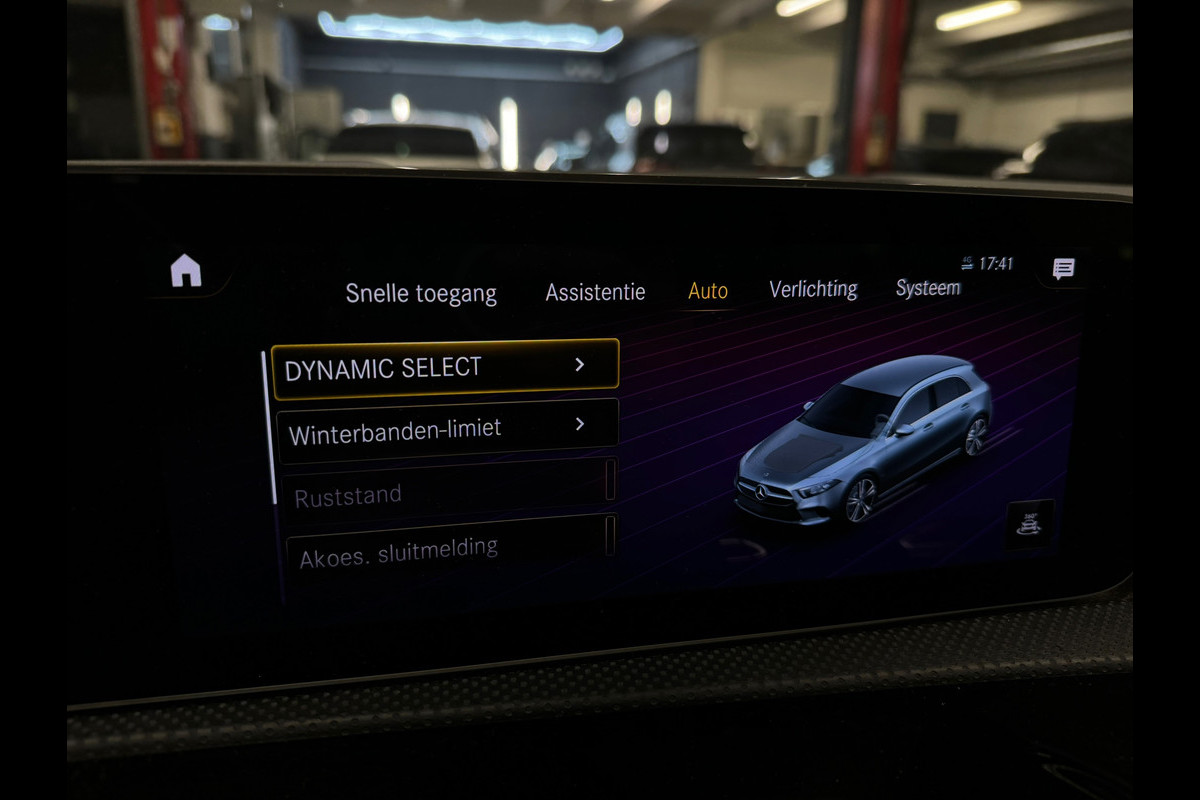Open the Assistentie tab

[x=595, y=292]
